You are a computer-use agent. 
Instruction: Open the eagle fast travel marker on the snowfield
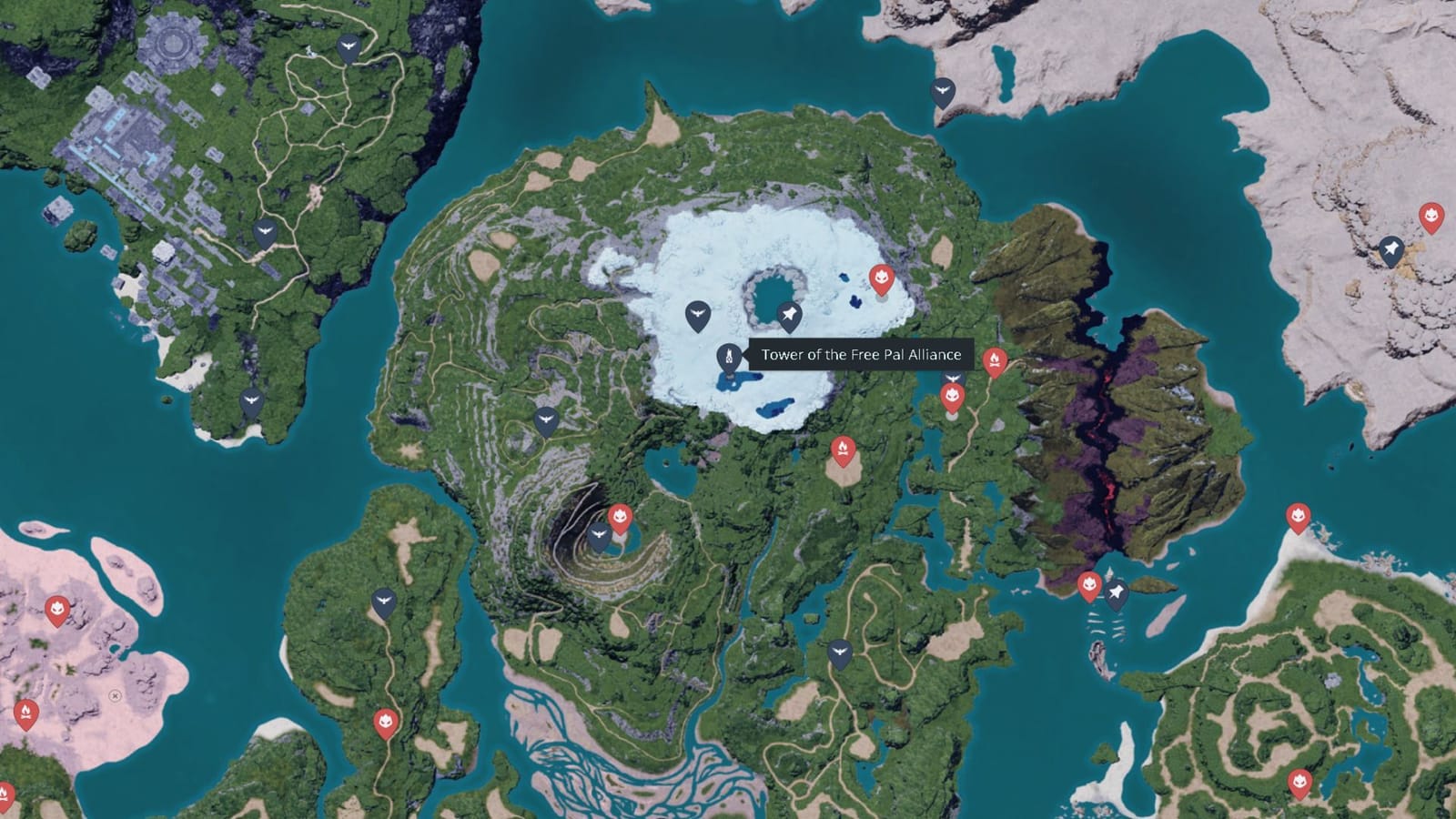(x=698, y=313)
